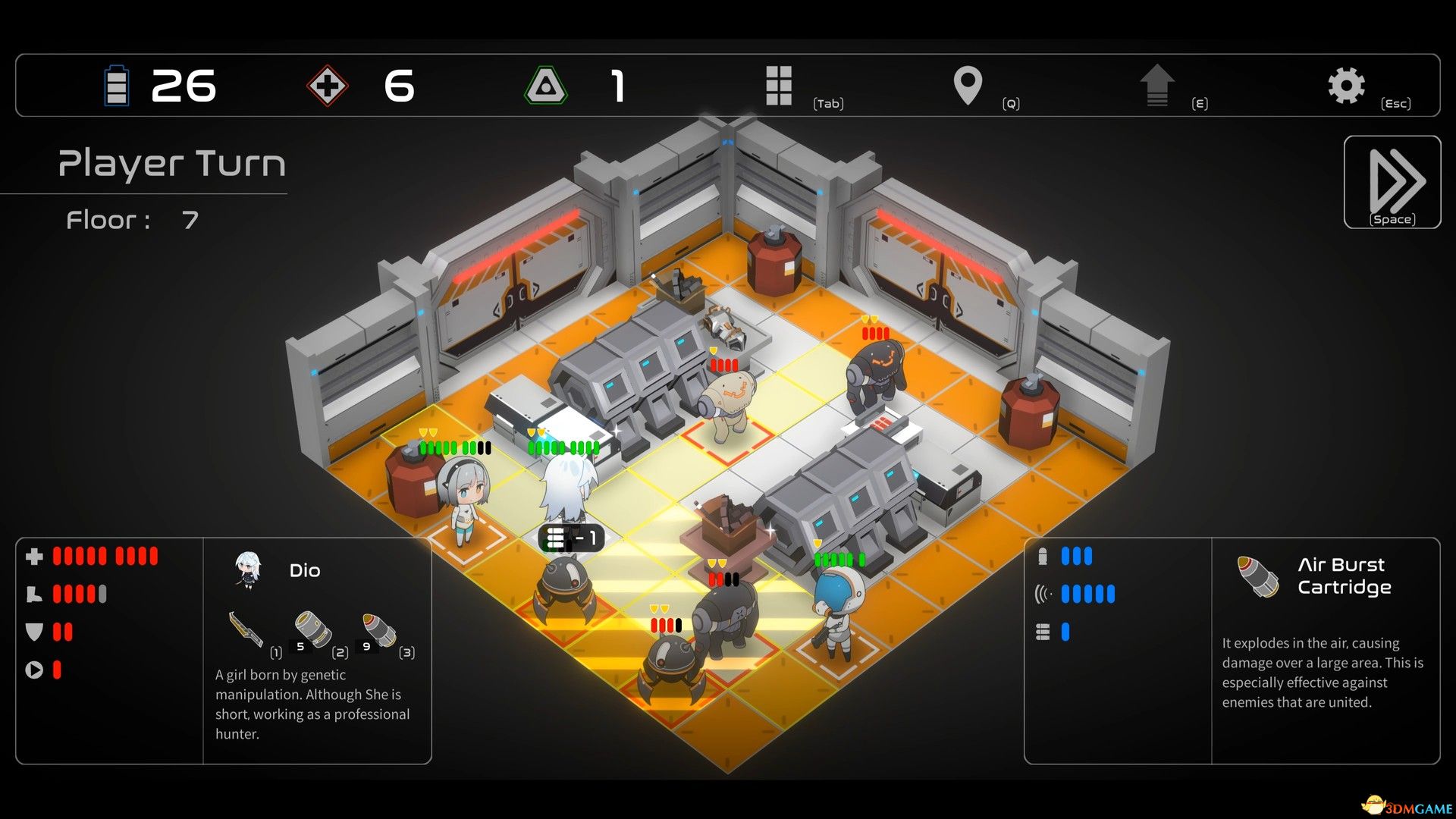
Task: Open the settings gear menu
Action: 1346,85
